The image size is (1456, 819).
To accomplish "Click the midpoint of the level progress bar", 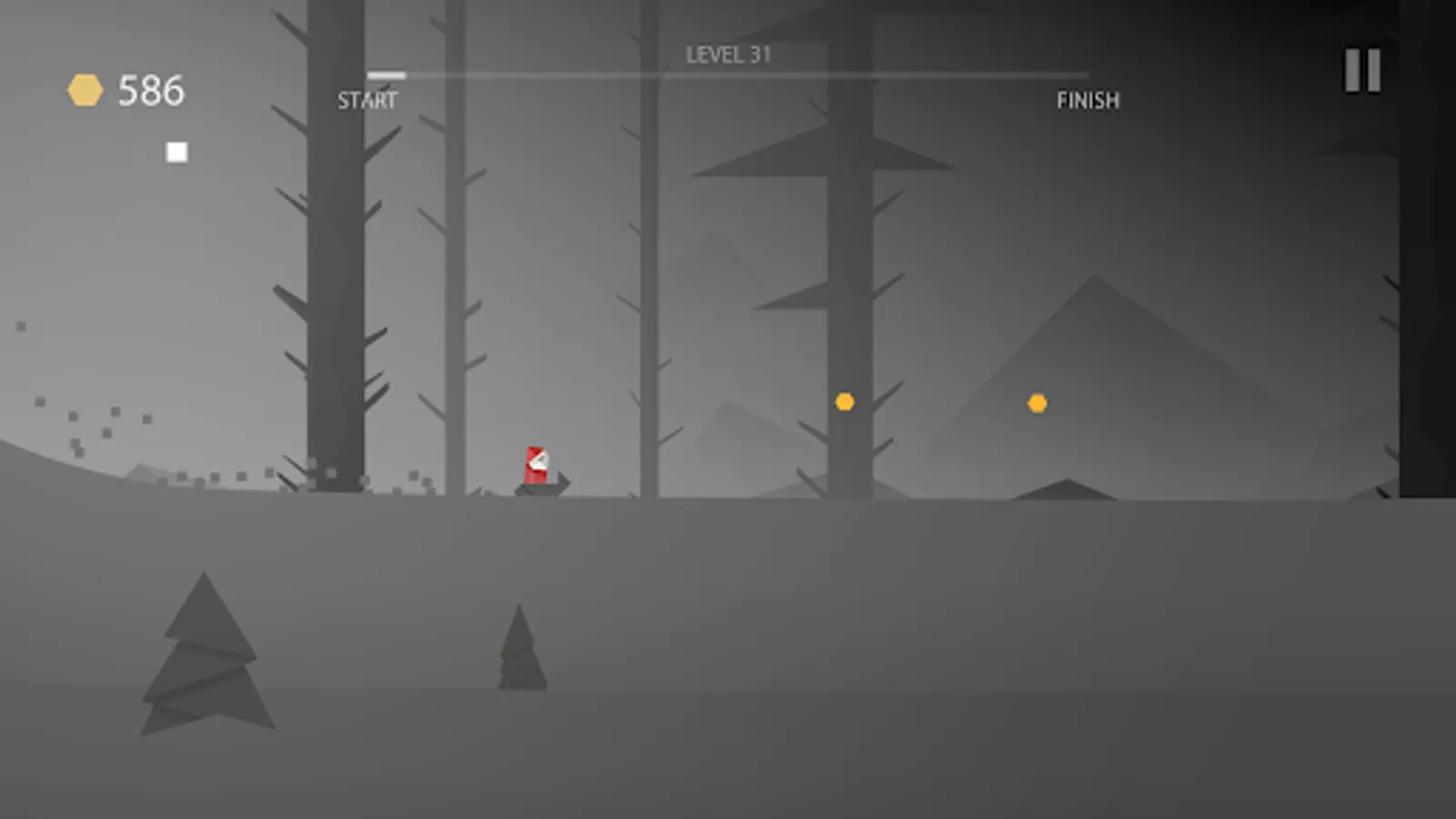I will pos(728,76).
